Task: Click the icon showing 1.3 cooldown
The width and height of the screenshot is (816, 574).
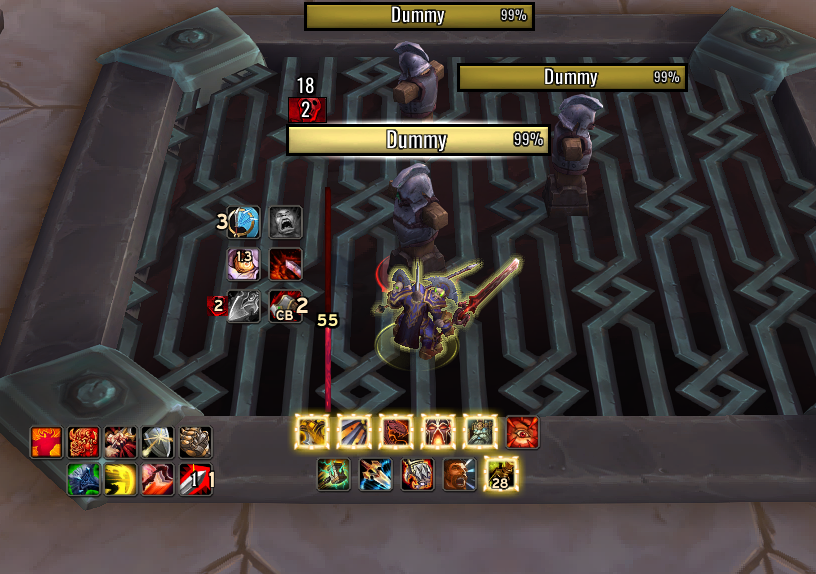Action: click(244, 264)
